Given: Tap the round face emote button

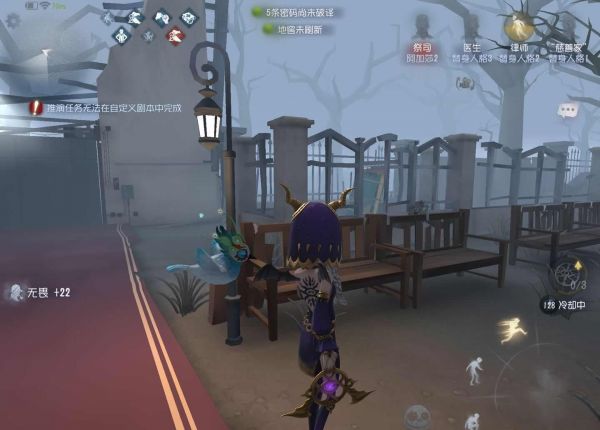Looking at the screenshot, I should pyautogui.click(x=416, y=416).
